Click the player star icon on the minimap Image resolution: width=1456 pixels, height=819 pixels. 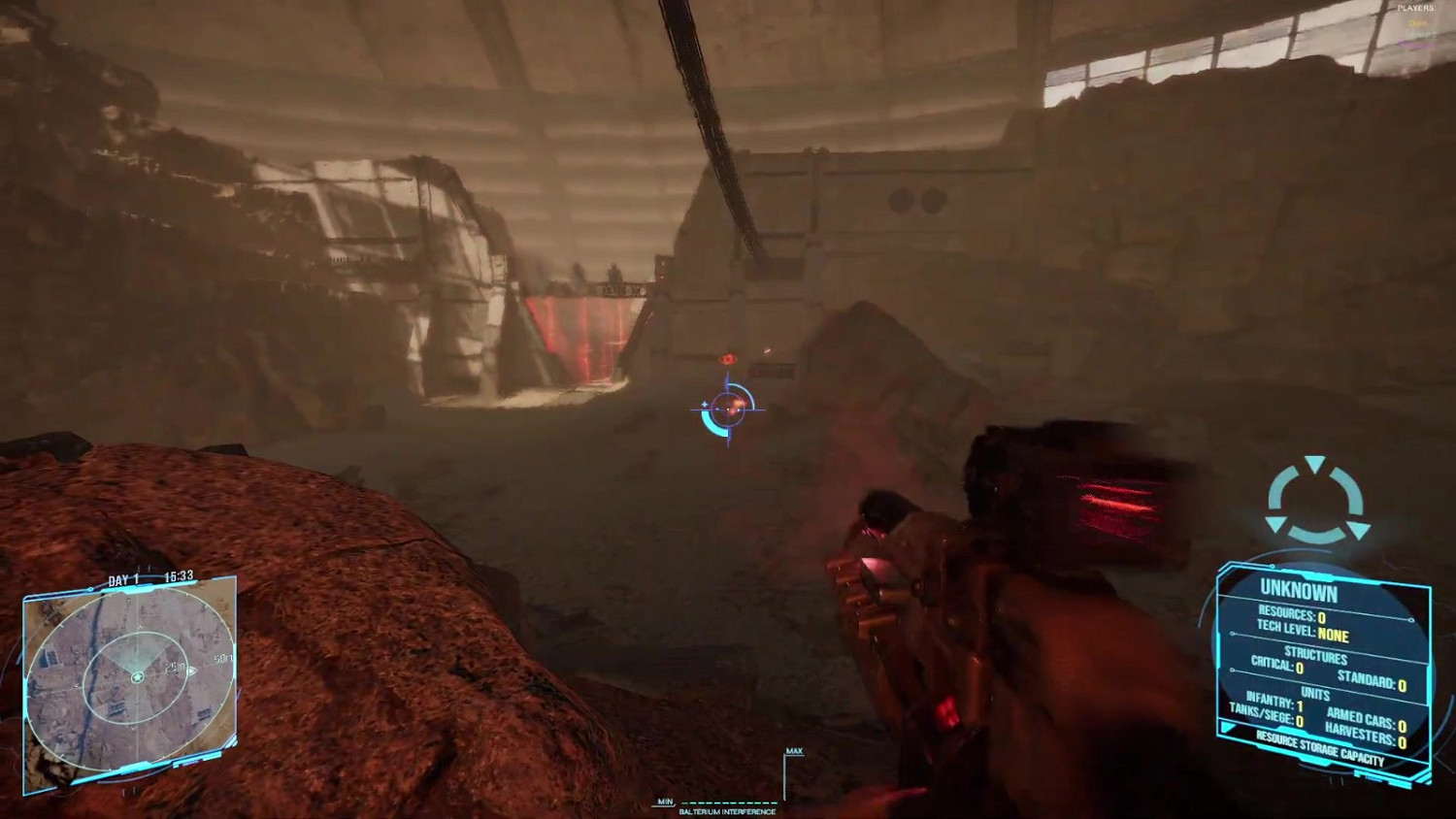point(137,677)
